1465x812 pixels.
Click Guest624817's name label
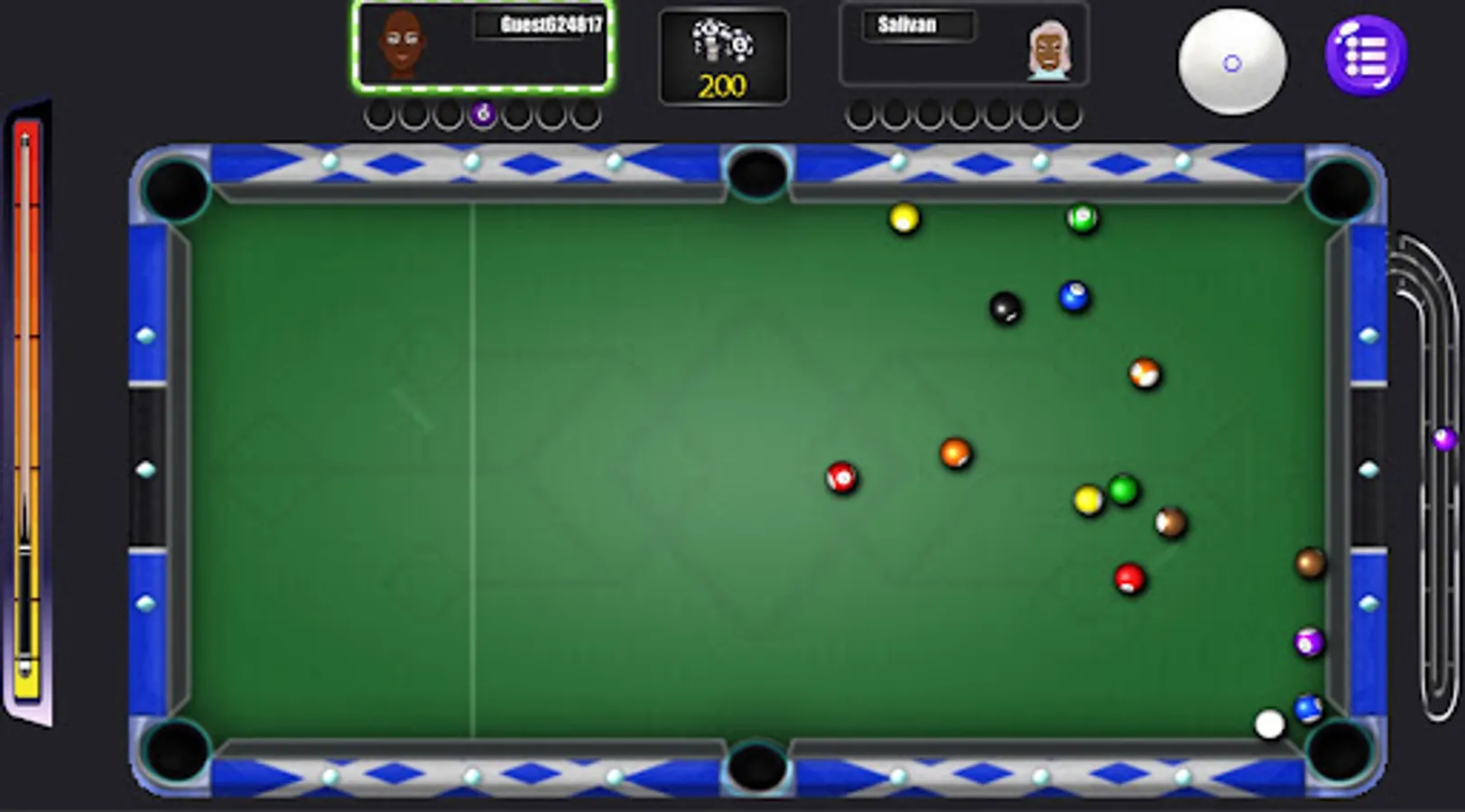542,26
